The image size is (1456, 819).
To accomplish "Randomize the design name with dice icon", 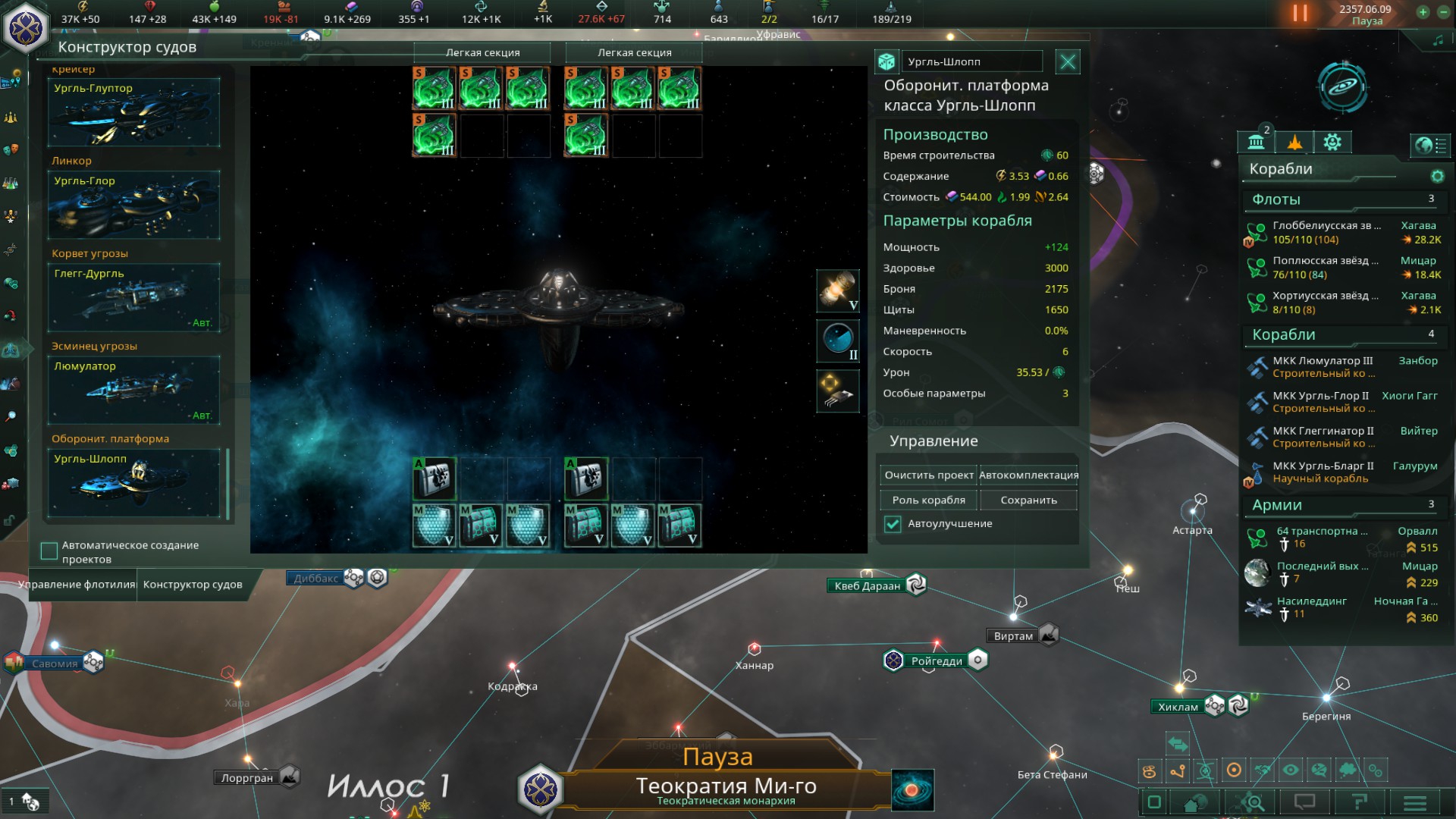I will [886, 62].
